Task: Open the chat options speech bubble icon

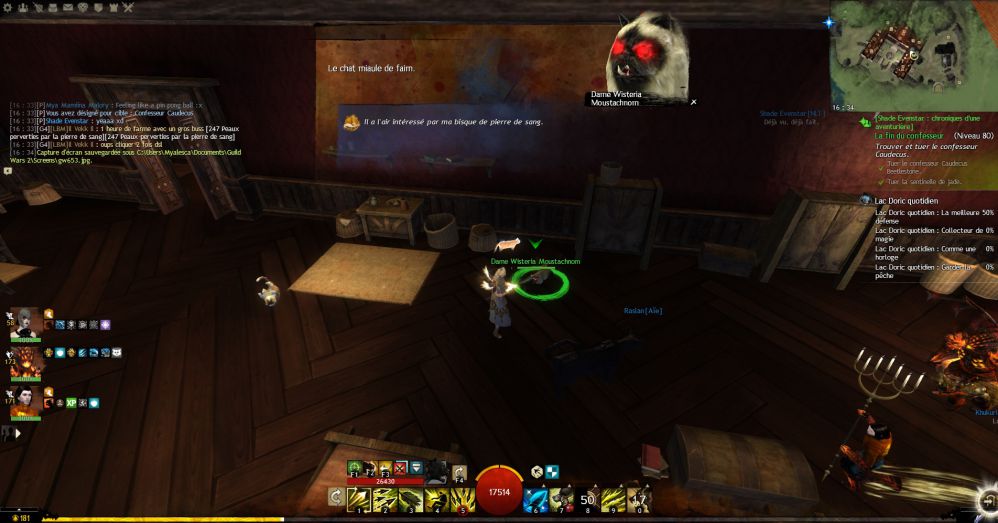Action: click(x=8, y=170)
